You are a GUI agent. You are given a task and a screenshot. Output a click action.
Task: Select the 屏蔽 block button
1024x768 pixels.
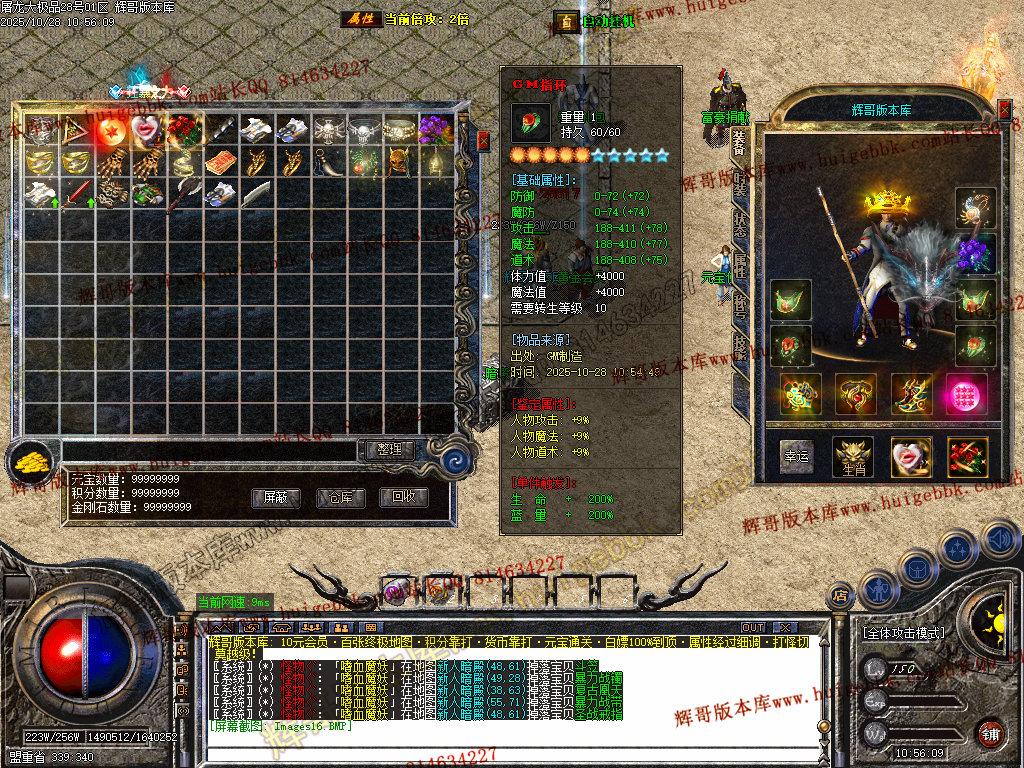coord(275,497)
